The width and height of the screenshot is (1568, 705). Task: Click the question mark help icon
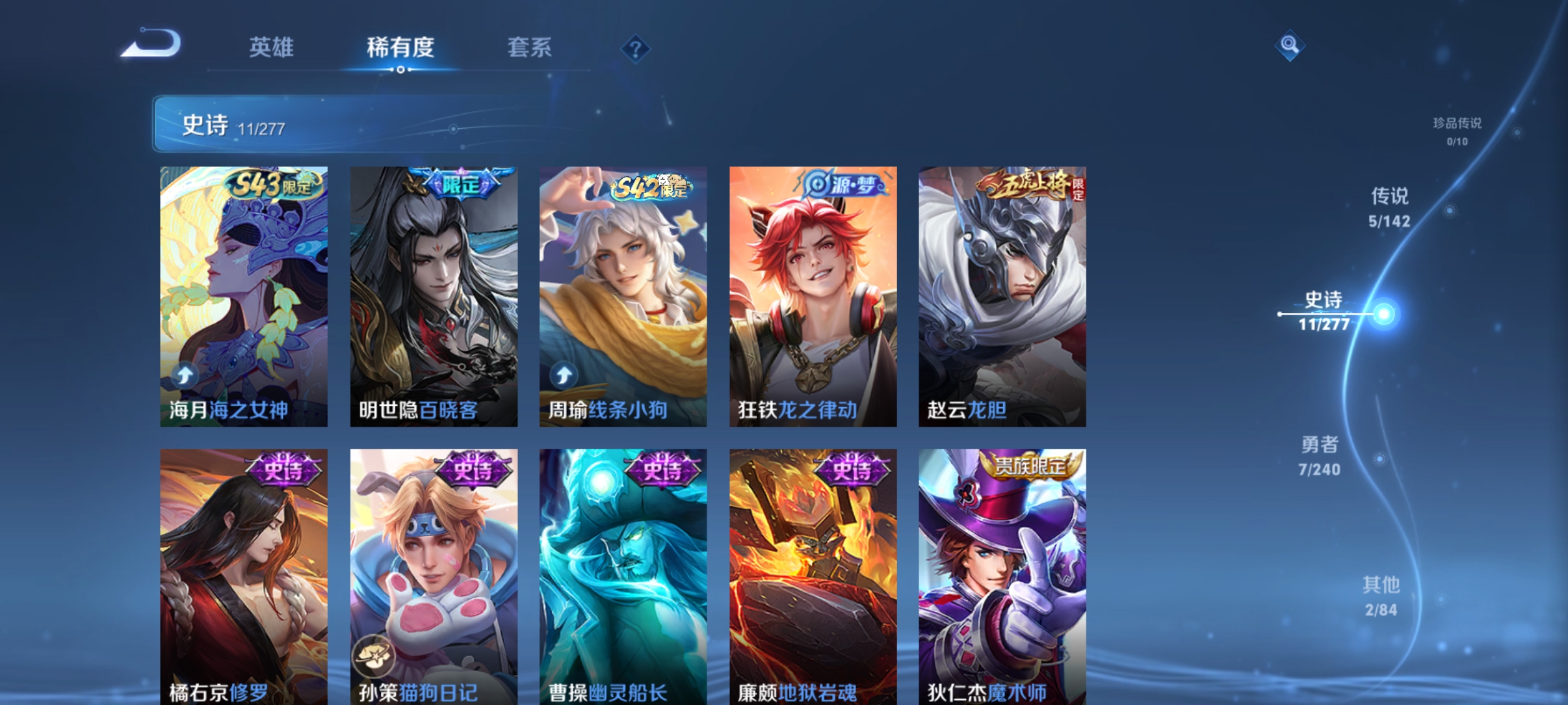635,48
